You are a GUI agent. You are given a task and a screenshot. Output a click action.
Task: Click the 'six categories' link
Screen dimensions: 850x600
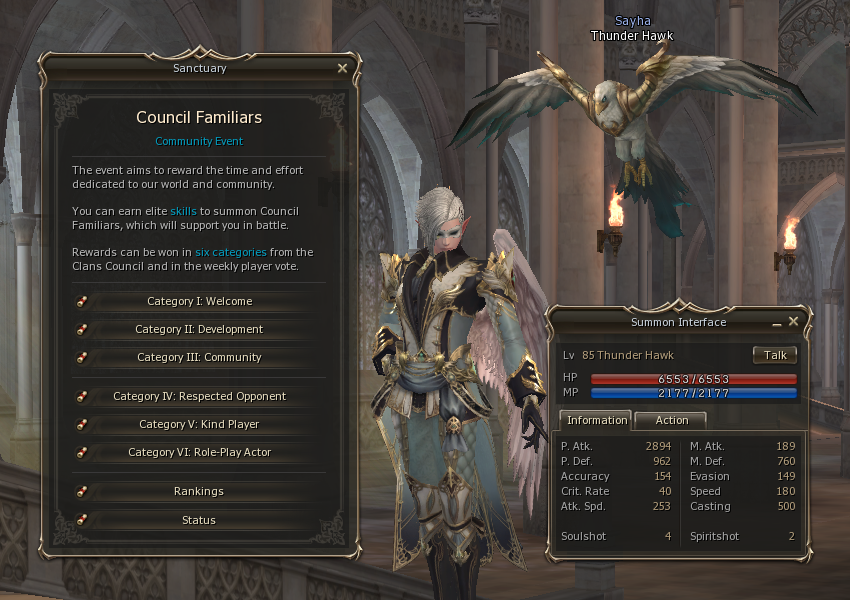pos(230,252)
